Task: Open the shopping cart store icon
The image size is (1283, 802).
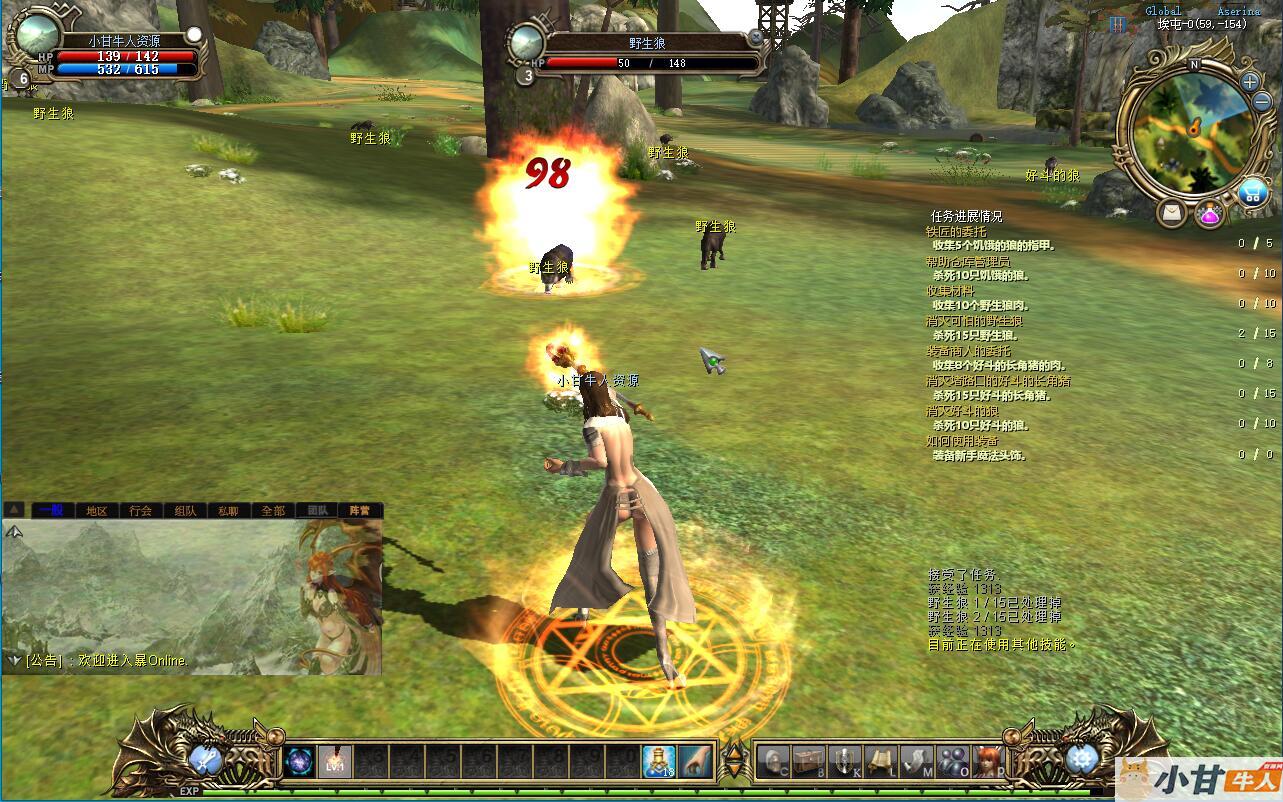Action: [1251, 193]
